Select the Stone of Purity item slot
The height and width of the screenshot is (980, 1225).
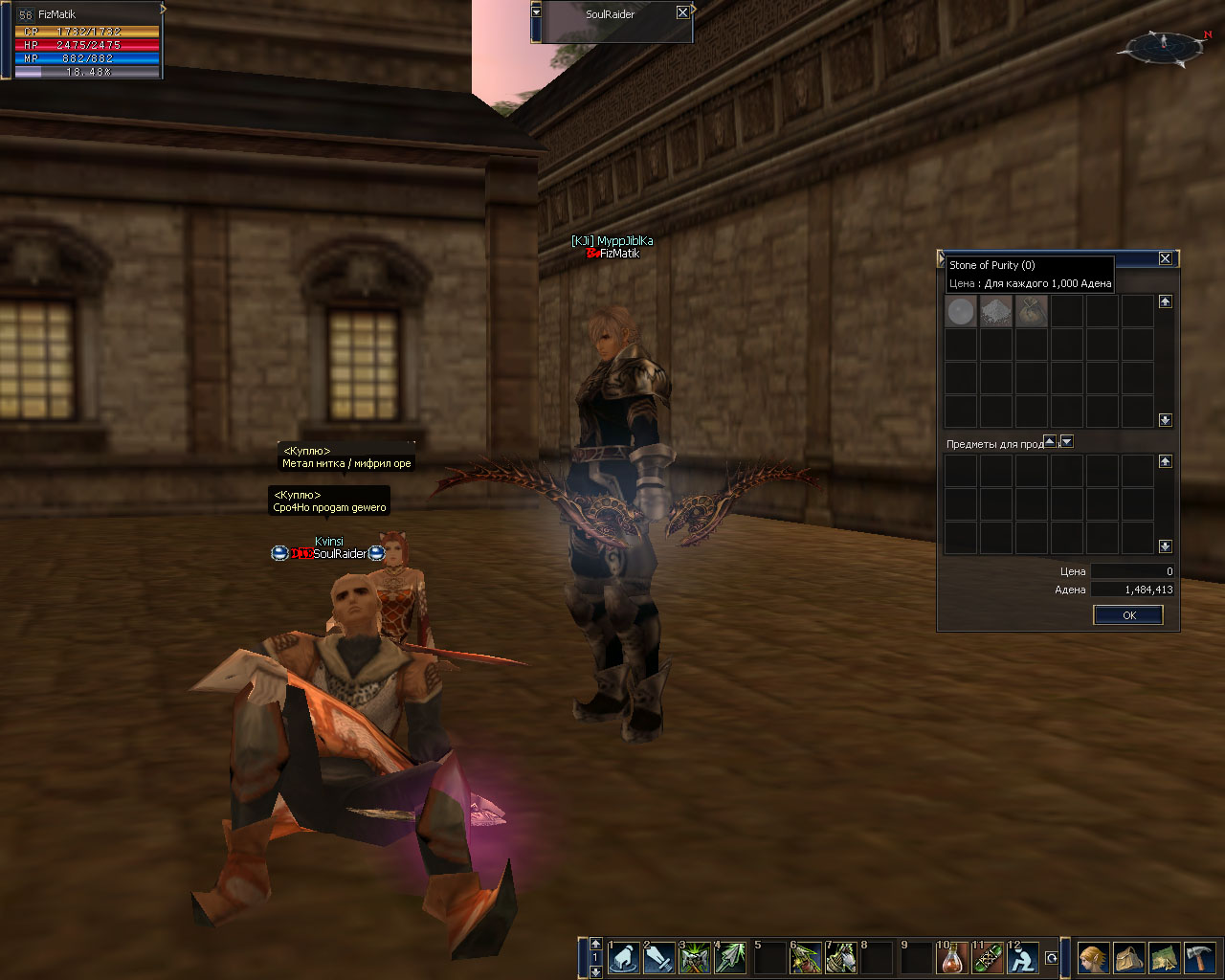tap(961, 311)
